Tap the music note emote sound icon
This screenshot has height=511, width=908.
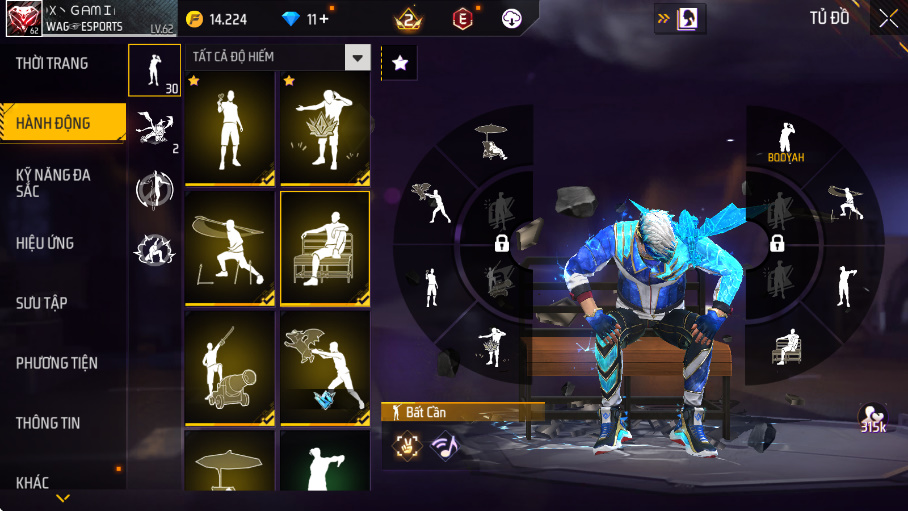pyautogui.click(x=444, y=446)
